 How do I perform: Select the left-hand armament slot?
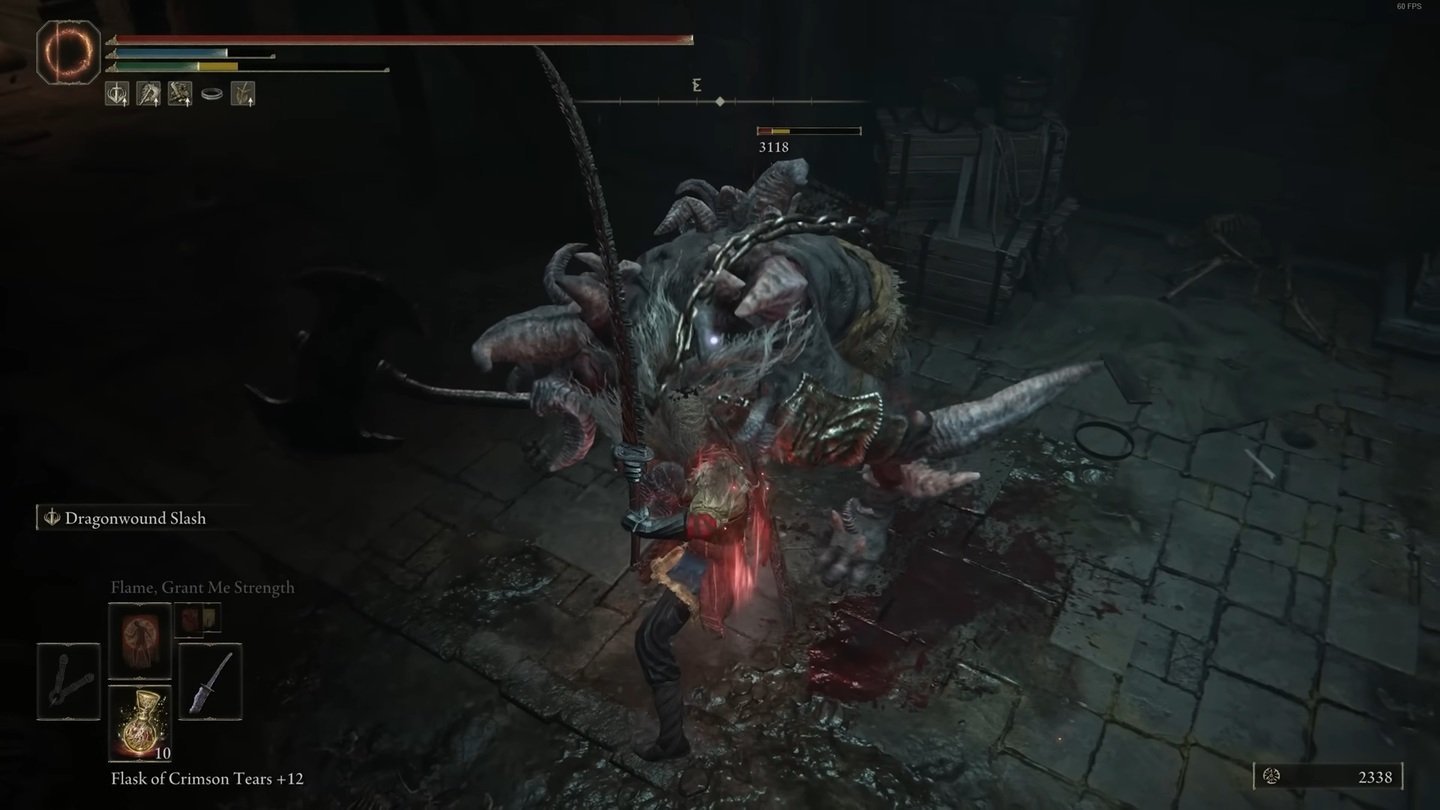click(x=69, y=681)
